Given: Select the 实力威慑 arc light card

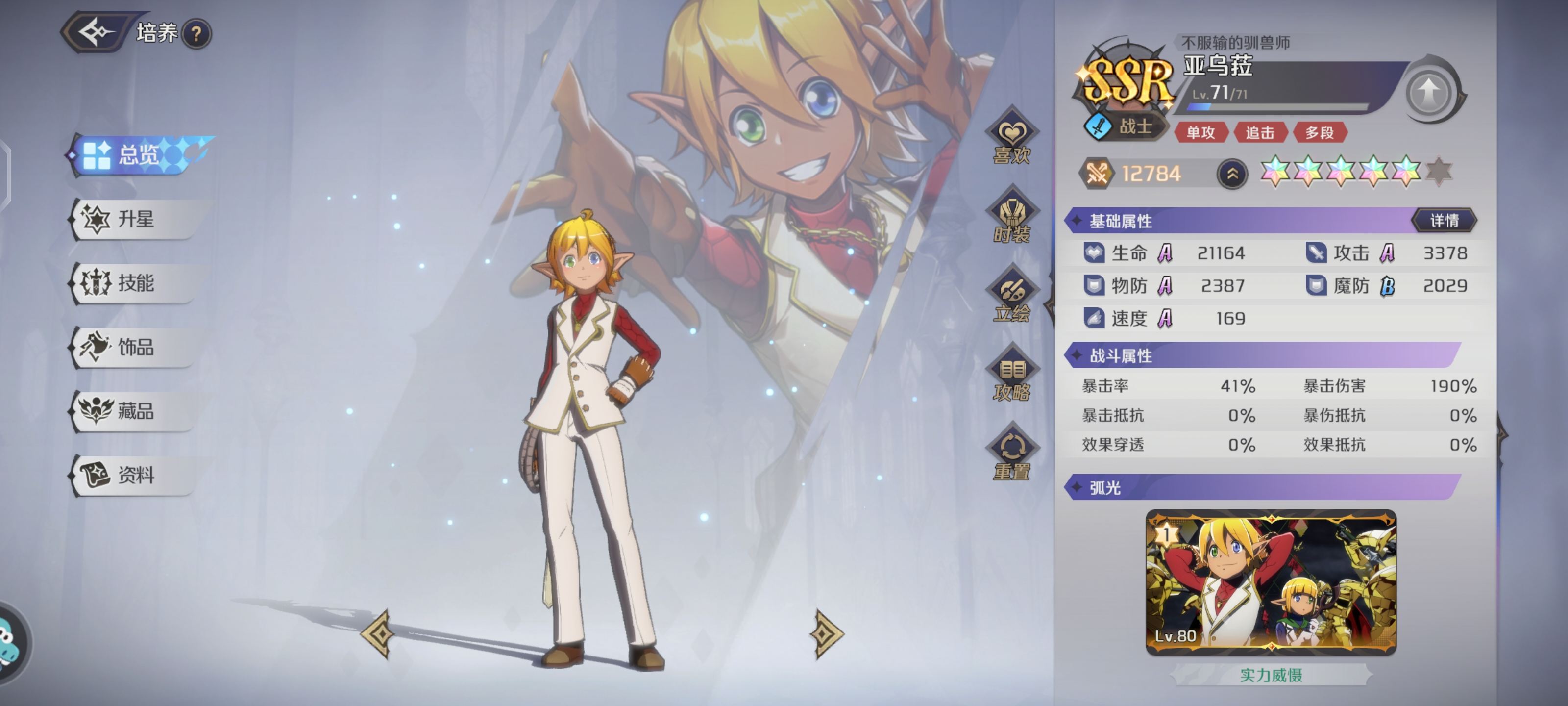Looking at the screenshot, I should pyautogui.click(x=1271, y=582).
